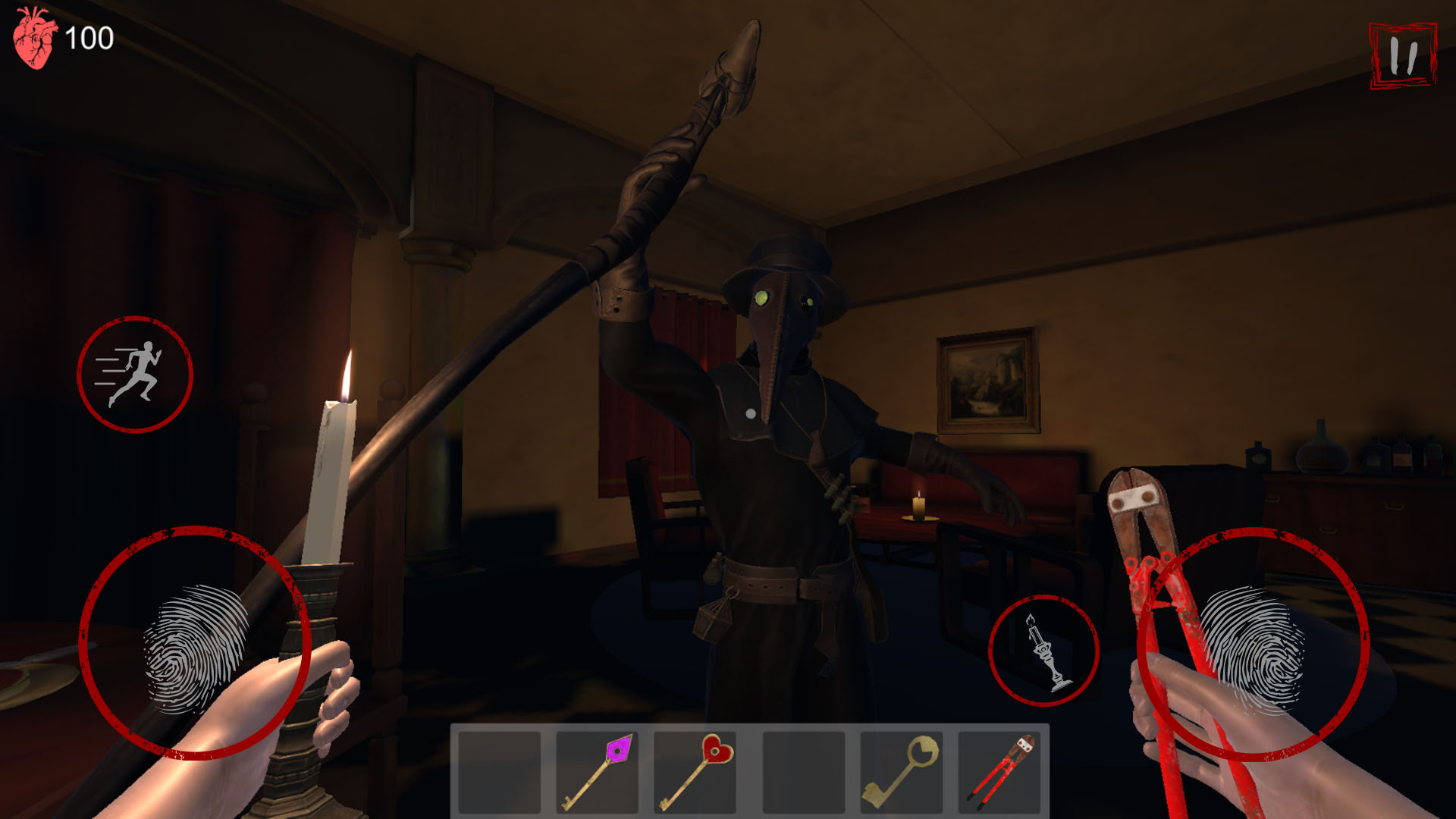Click the 100 health counter
Screen dimensions: 1456x819
pos(91,36)
